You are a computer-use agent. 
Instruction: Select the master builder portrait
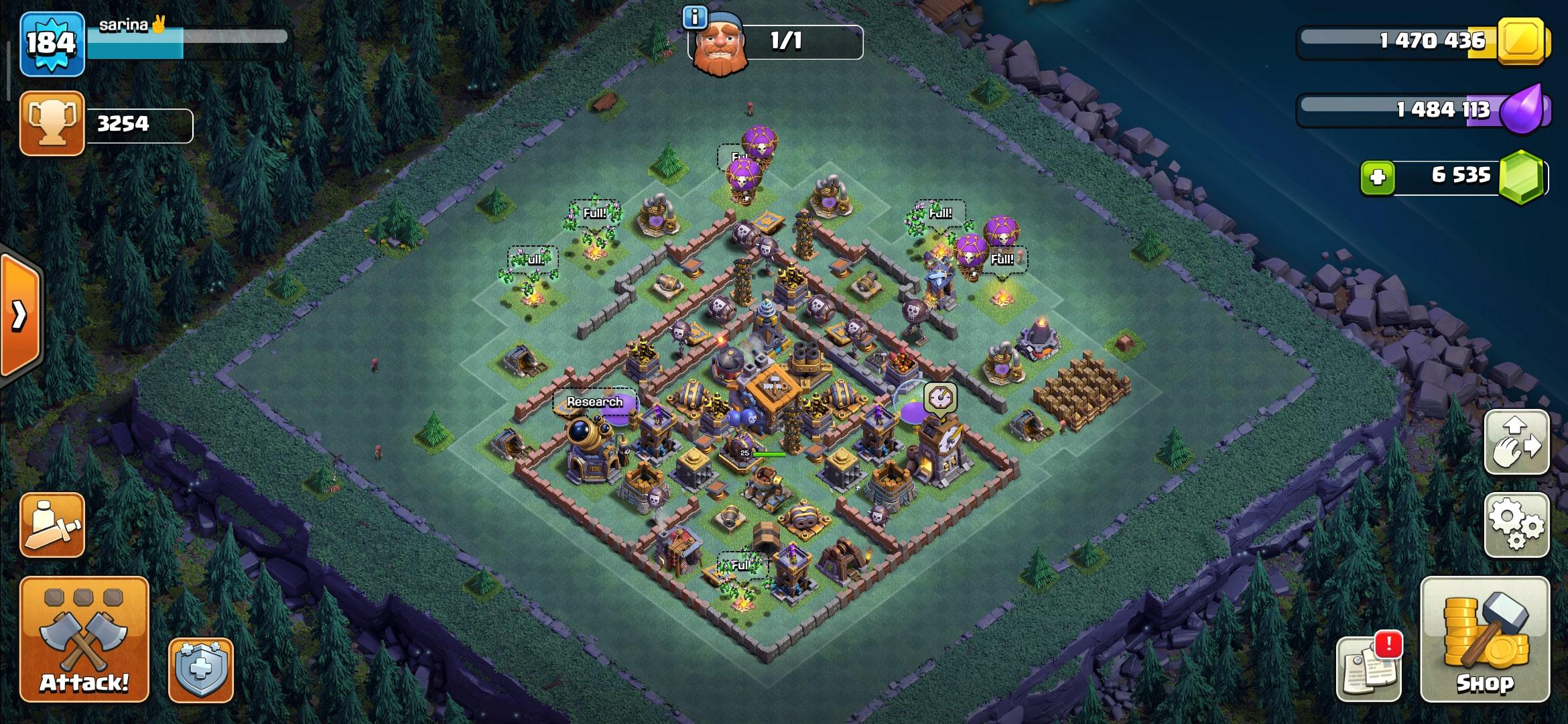(719, 44)
